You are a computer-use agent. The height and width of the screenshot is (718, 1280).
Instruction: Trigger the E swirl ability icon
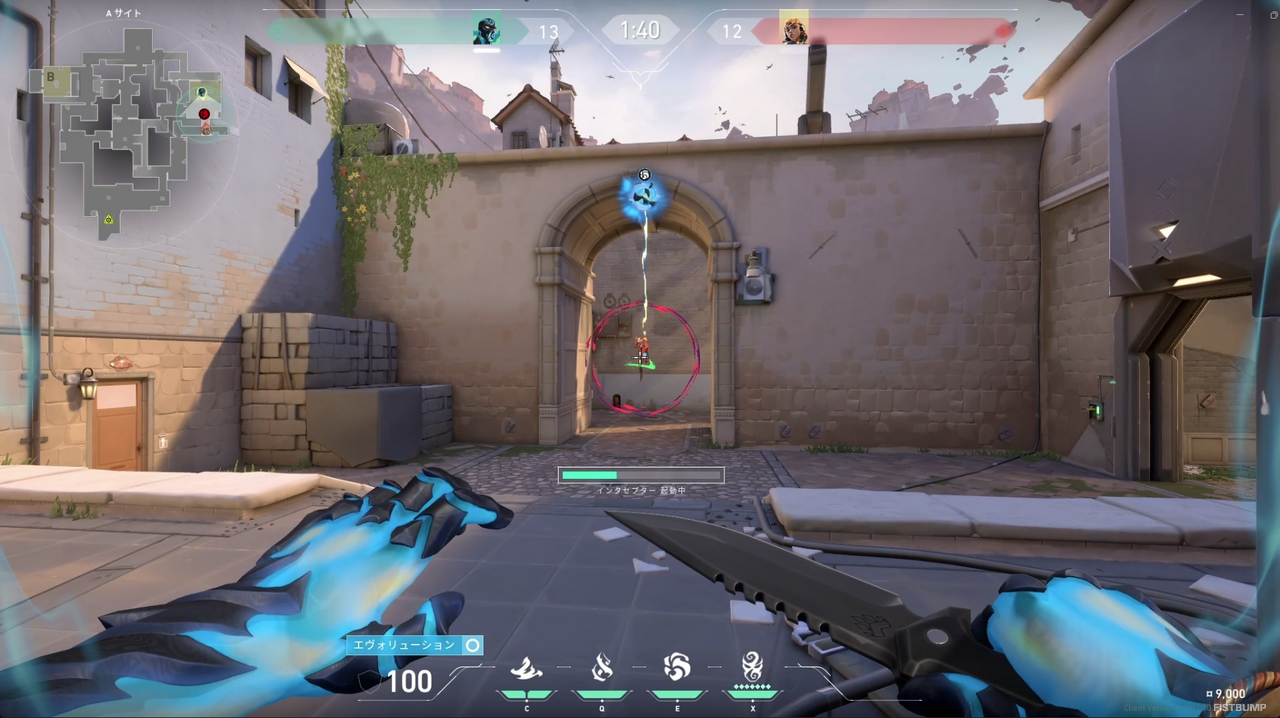pos(677,667)
